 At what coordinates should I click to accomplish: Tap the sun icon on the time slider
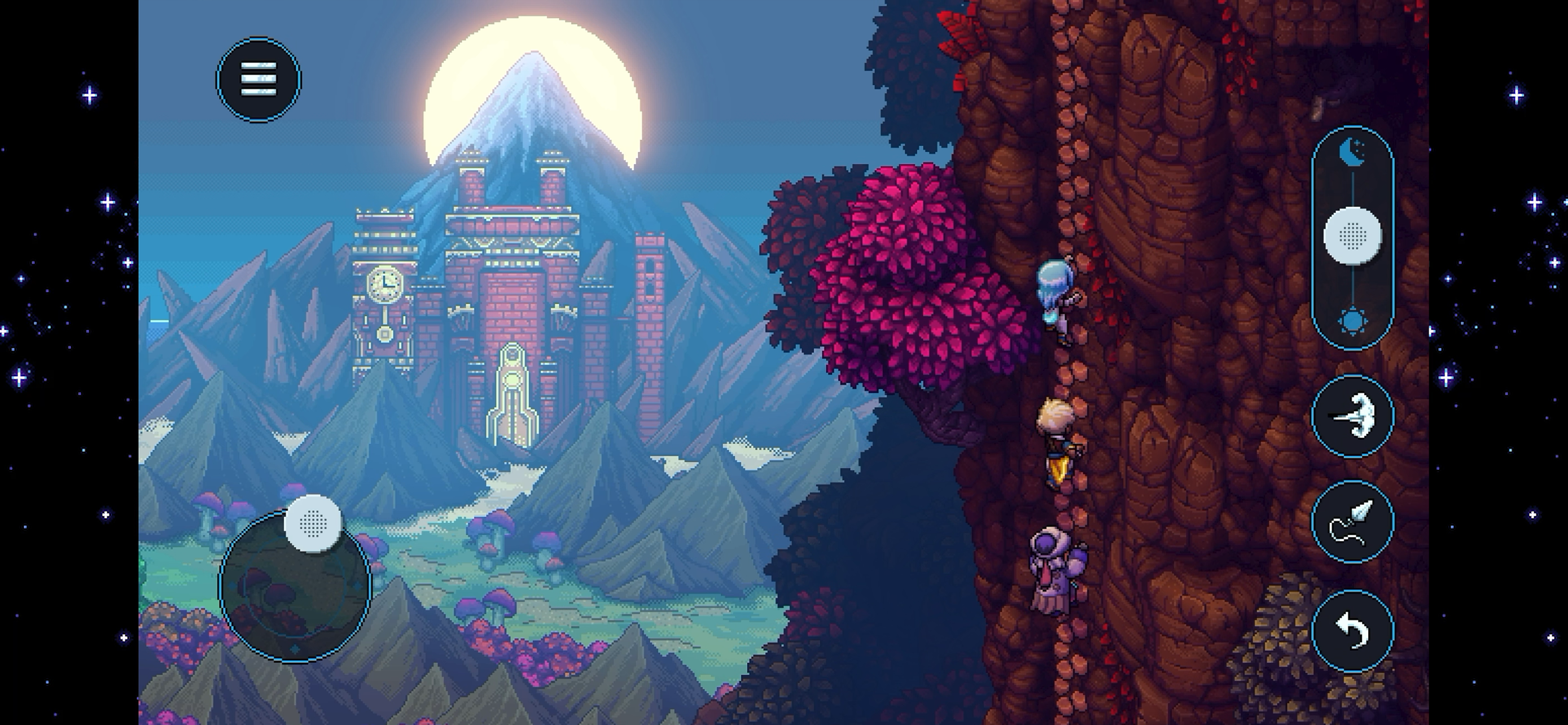[1352, 321]
